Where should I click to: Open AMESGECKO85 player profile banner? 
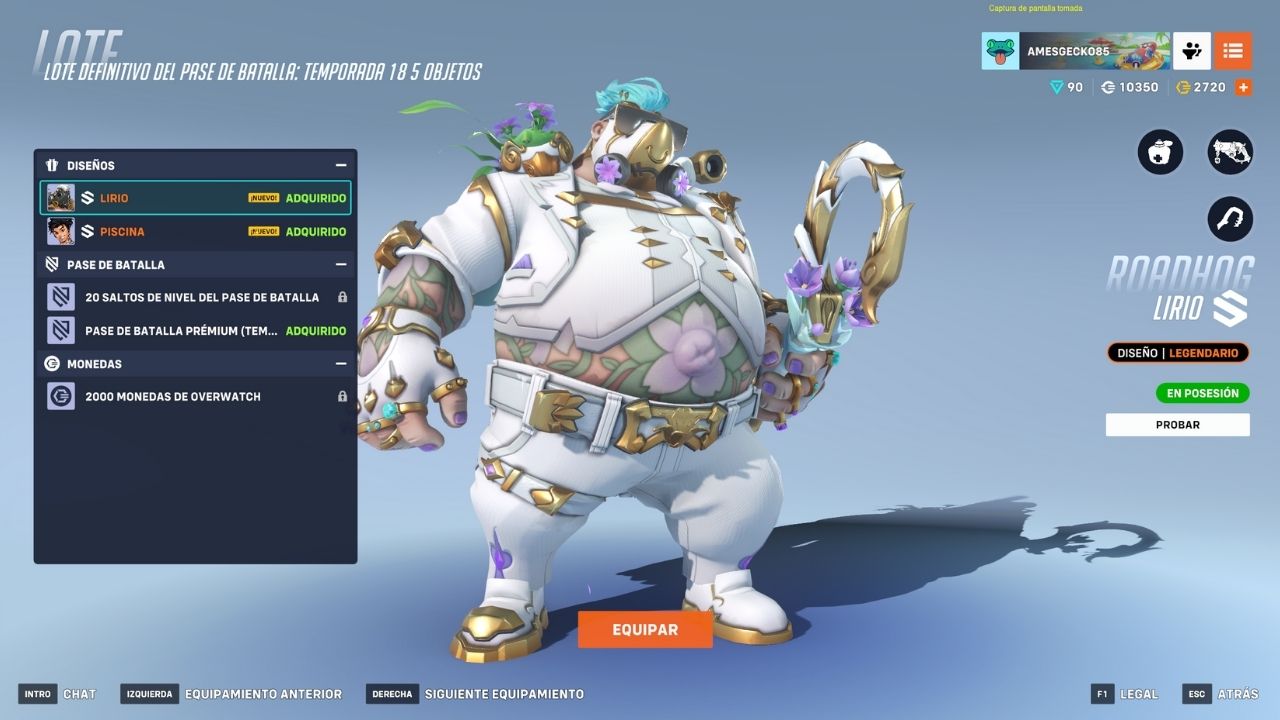click(x=1075, y=51)
